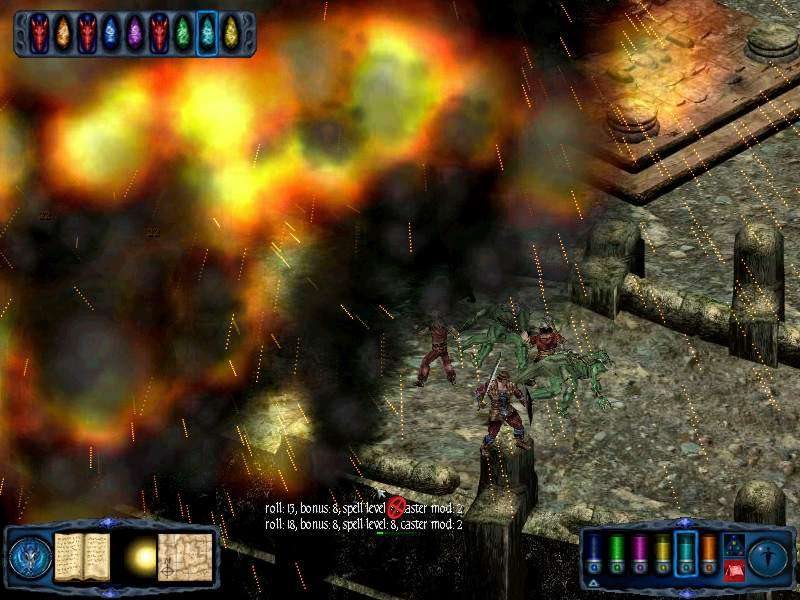Choose the yellow crystal in top bar
Viewport: 800px width, 600px height.
click(x=231, y=33)
